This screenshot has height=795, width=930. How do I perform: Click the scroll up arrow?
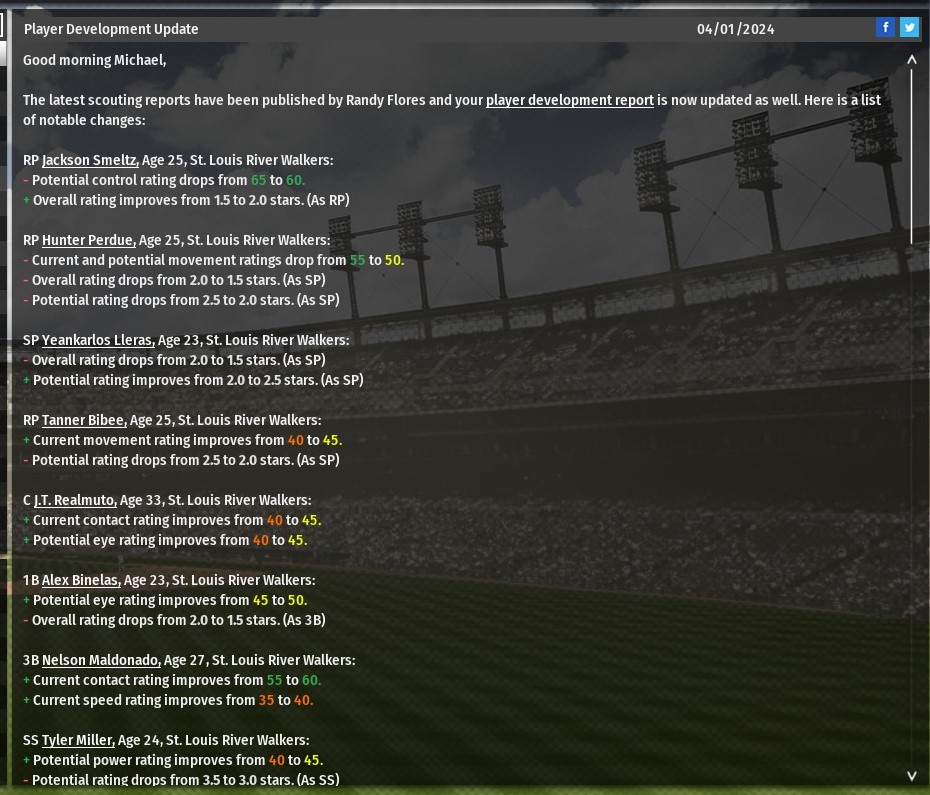[912, 60]
